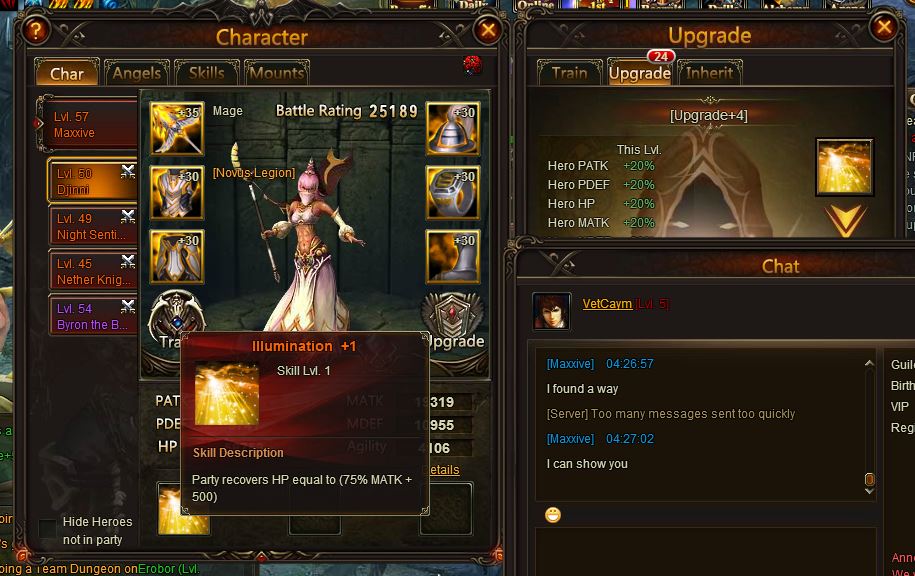915x576 pixels.
Task: Select the Upgrade tab with 24 badge
Action: [x=639, y=73]
